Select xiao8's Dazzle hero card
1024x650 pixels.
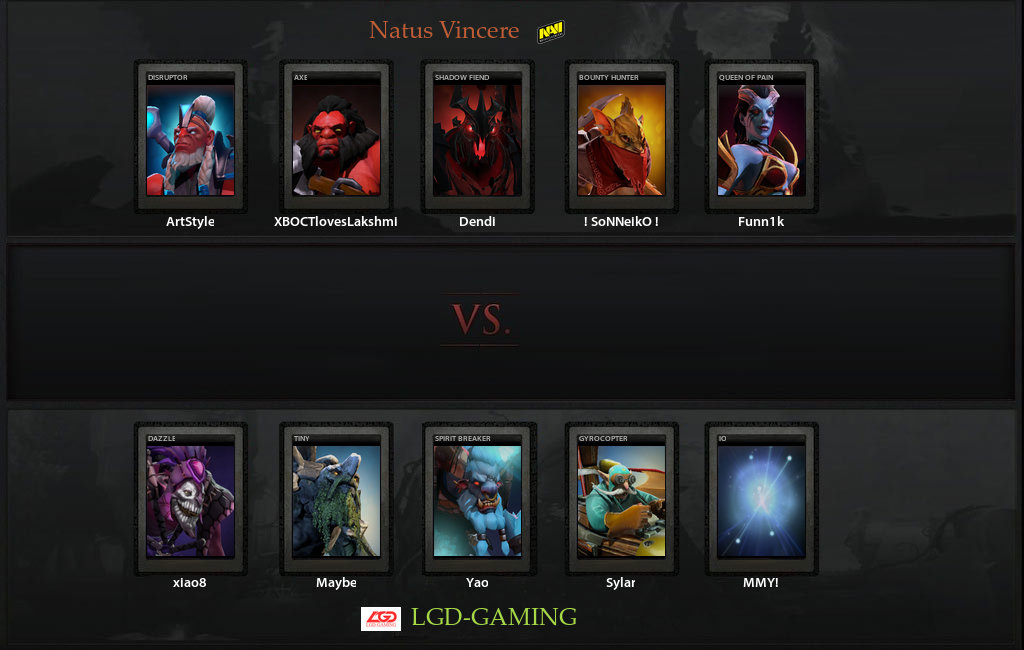coord(190,500)
